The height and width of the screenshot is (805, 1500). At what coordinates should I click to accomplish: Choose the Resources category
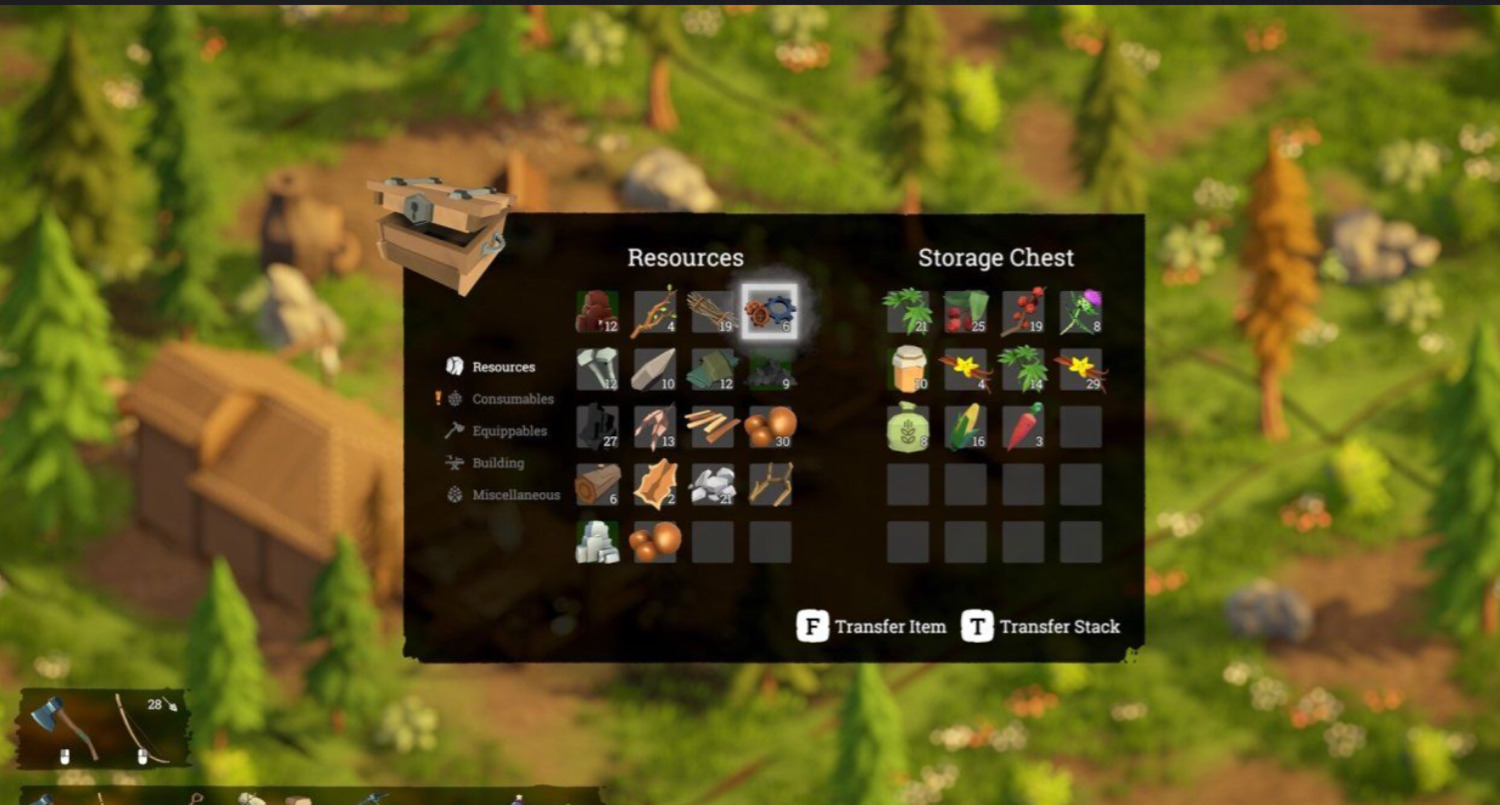point(503,367)
